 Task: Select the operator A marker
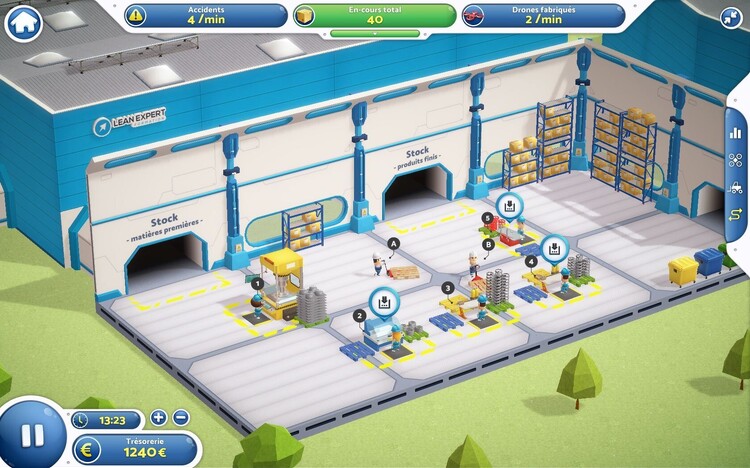pyautogui.click(x=393, y=243)
